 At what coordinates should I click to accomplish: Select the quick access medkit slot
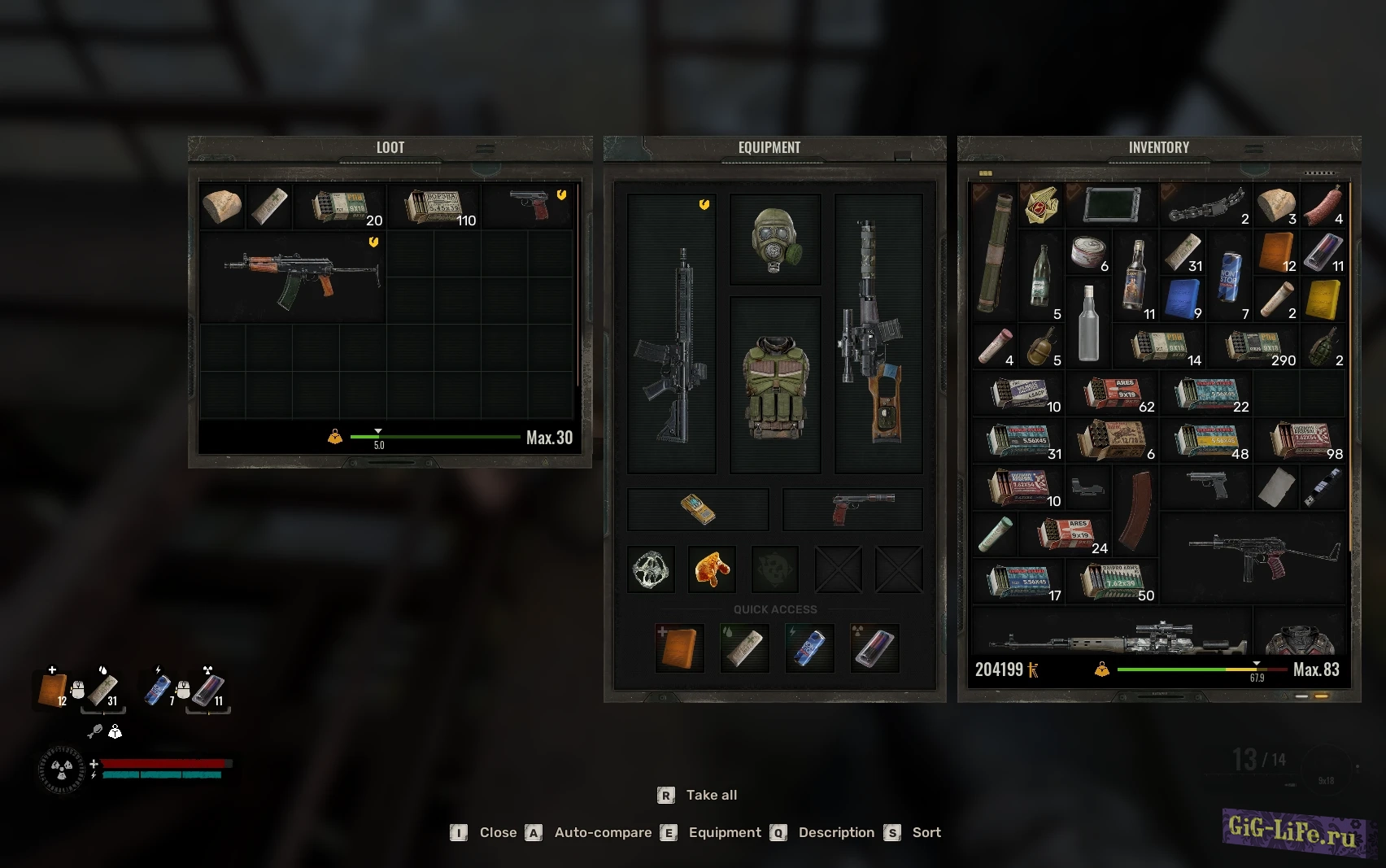679,648
